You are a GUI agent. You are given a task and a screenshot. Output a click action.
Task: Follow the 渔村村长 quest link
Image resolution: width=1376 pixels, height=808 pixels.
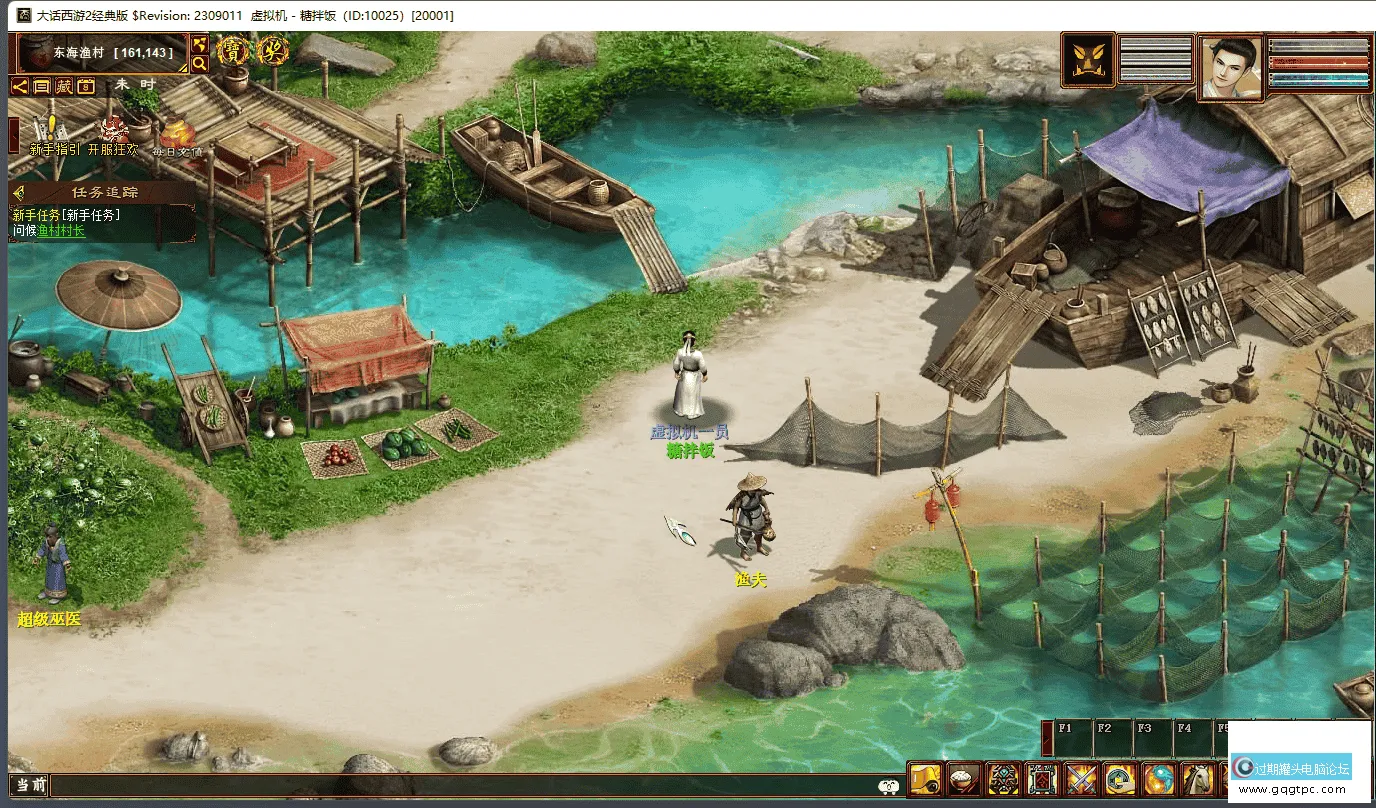pyautogui.click(x=62, y=231)
